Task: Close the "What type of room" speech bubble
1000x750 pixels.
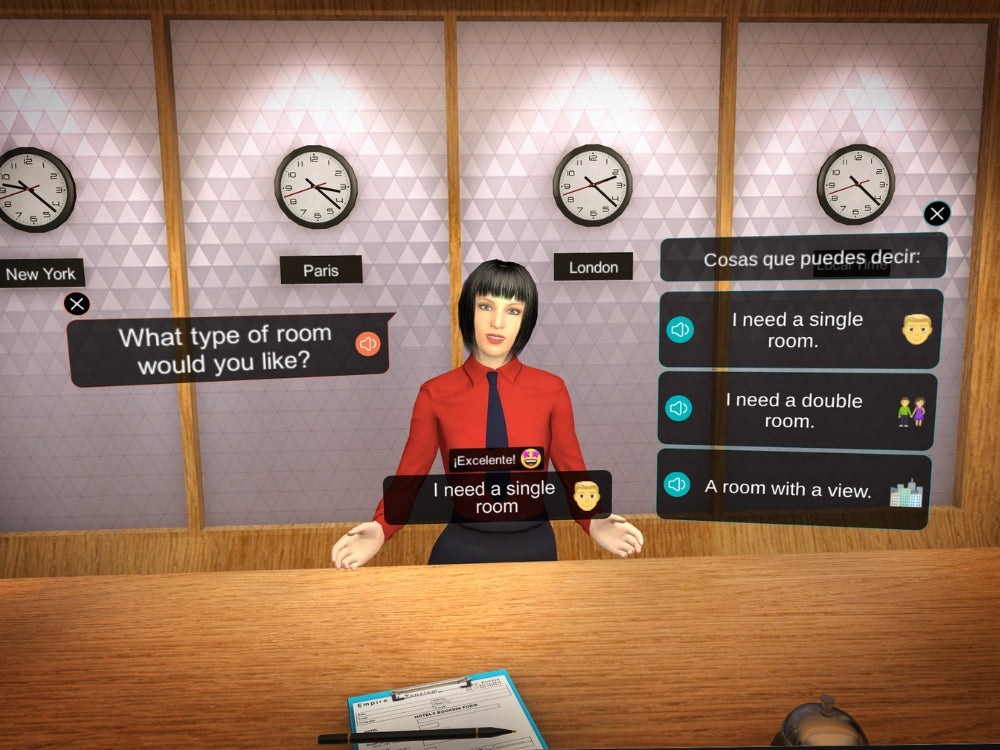Action: (x=77, y=304)
